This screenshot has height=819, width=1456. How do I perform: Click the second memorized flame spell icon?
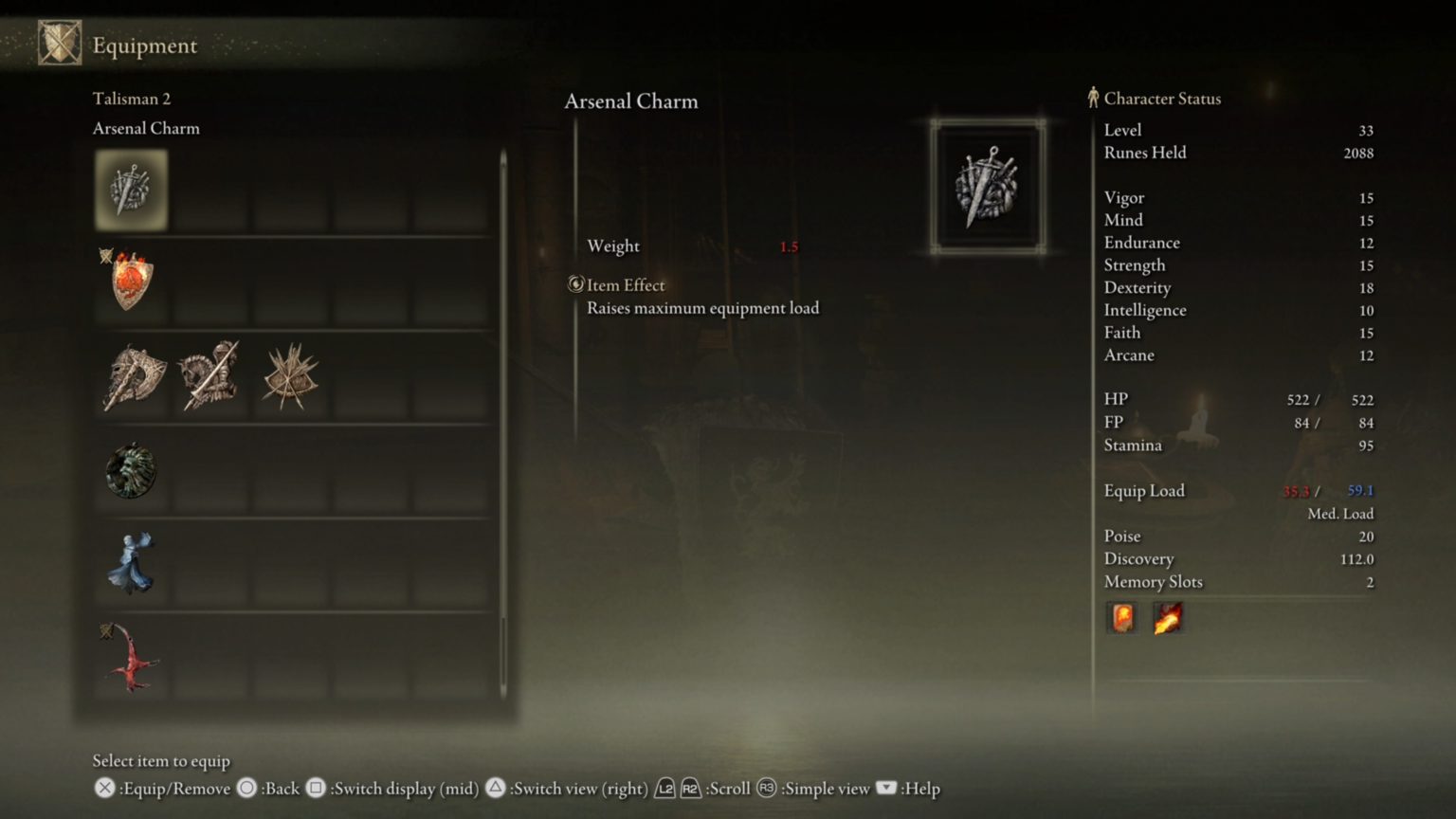(x=1168, y=618)
